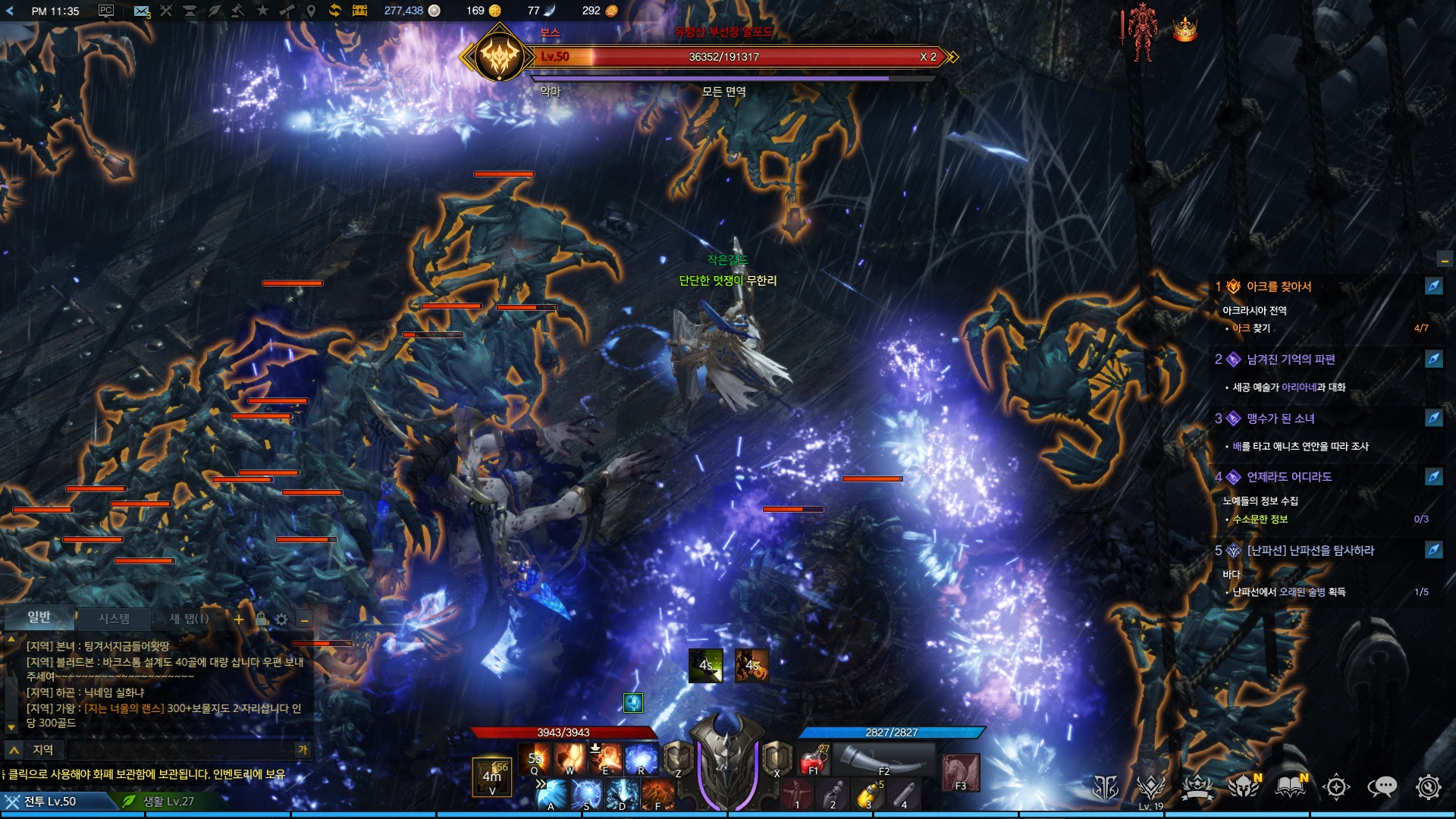The width and height of the screenshot is (1456, 819).
Task: Open chat settings gear icon
Action: coord(281,620)
